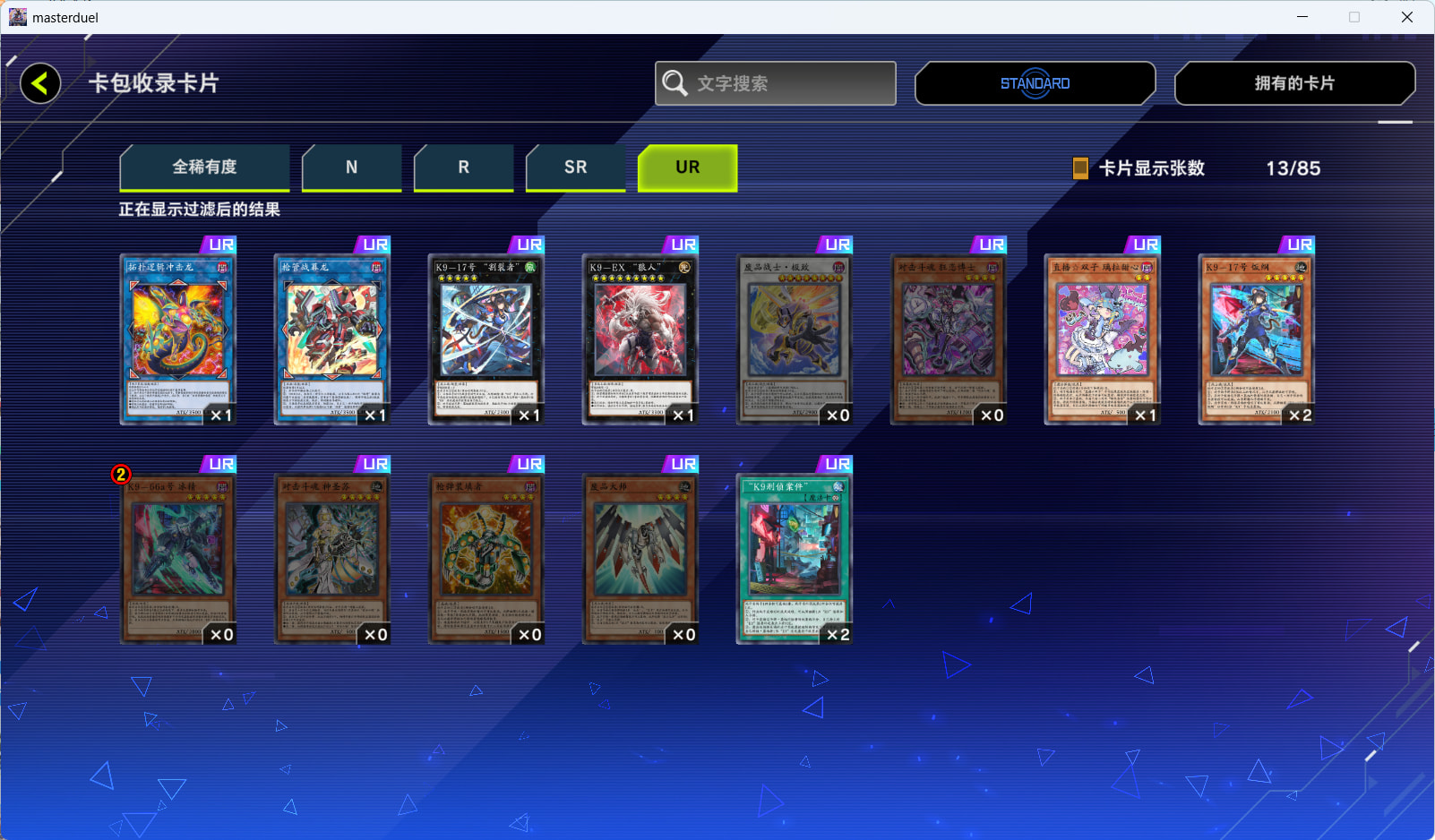Click the 文字搜索 text search field
Image resolution: width=1435 pixels, height=840 pixels.
pos(776,83)
